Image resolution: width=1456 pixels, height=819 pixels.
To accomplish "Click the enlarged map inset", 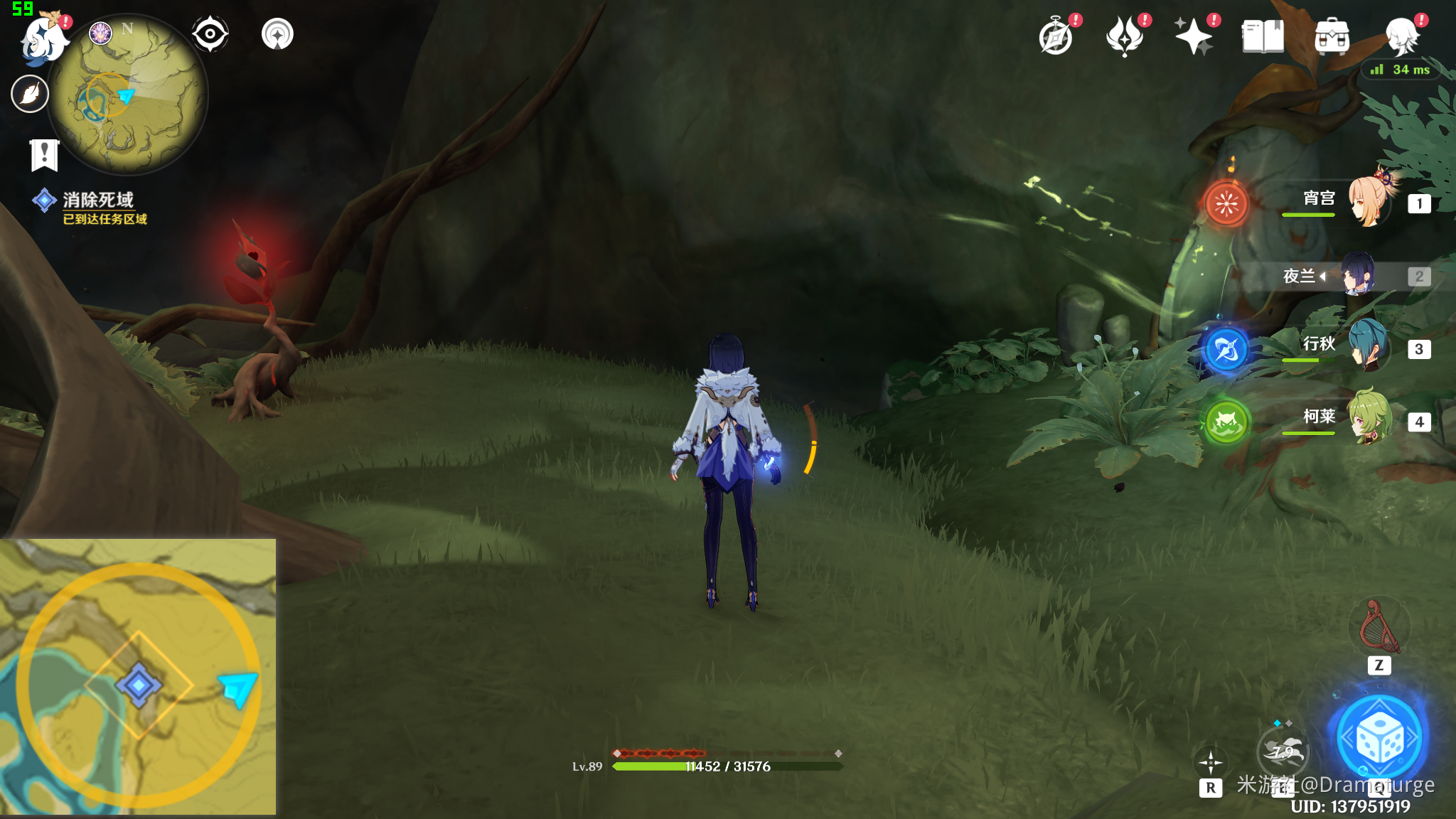I will click(138, 677).
